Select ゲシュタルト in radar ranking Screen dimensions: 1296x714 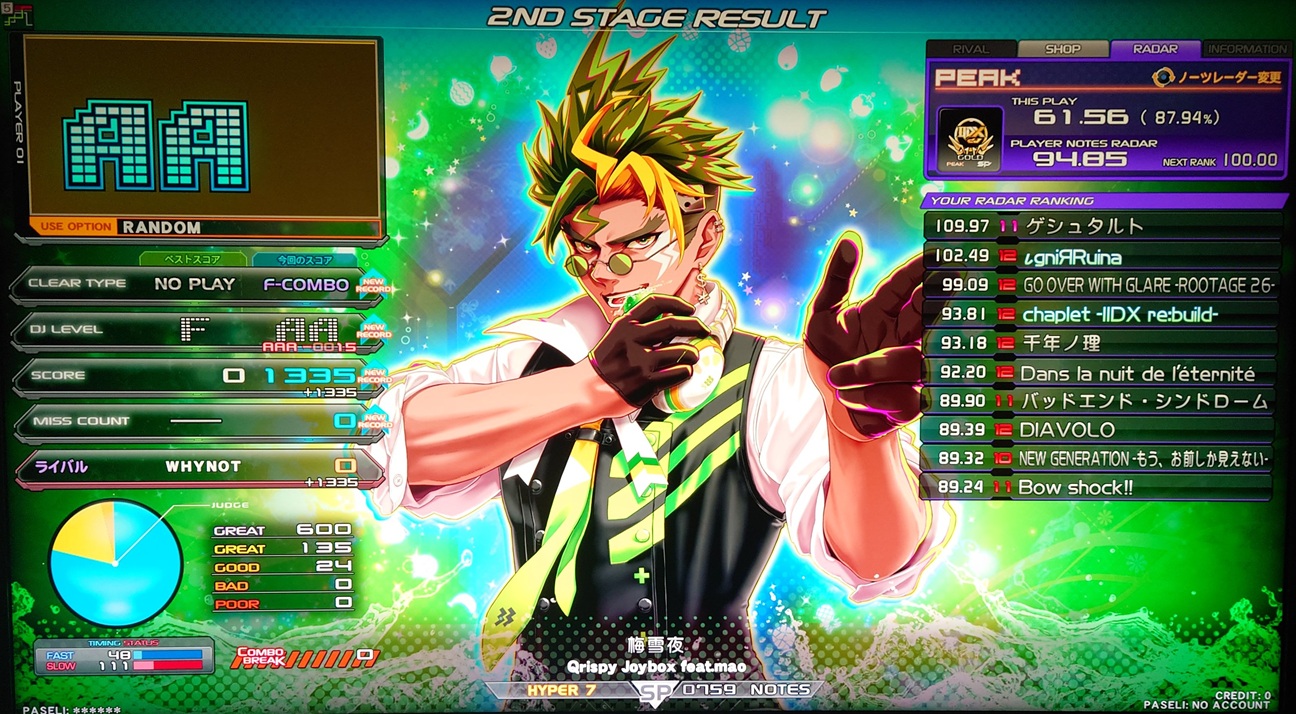(1100, 227)
